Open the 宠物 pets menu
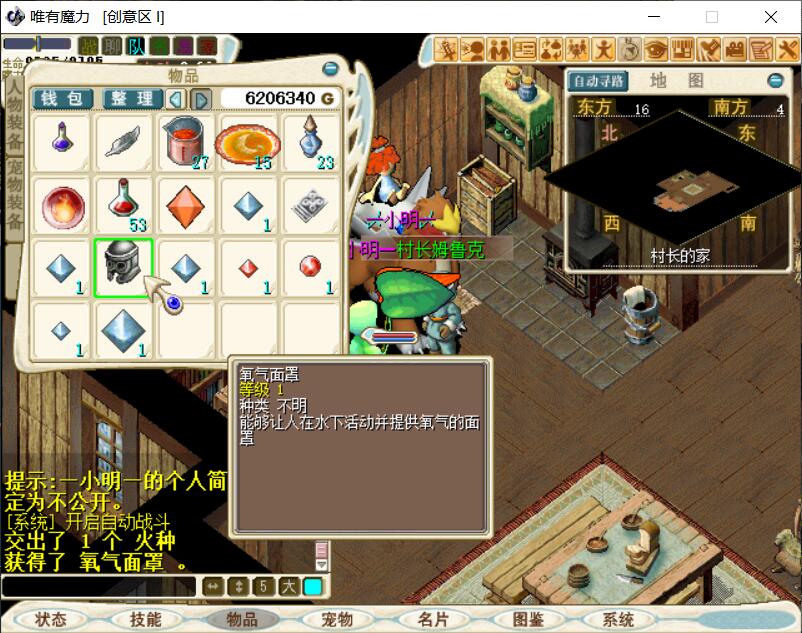 (x=337, y=620)
